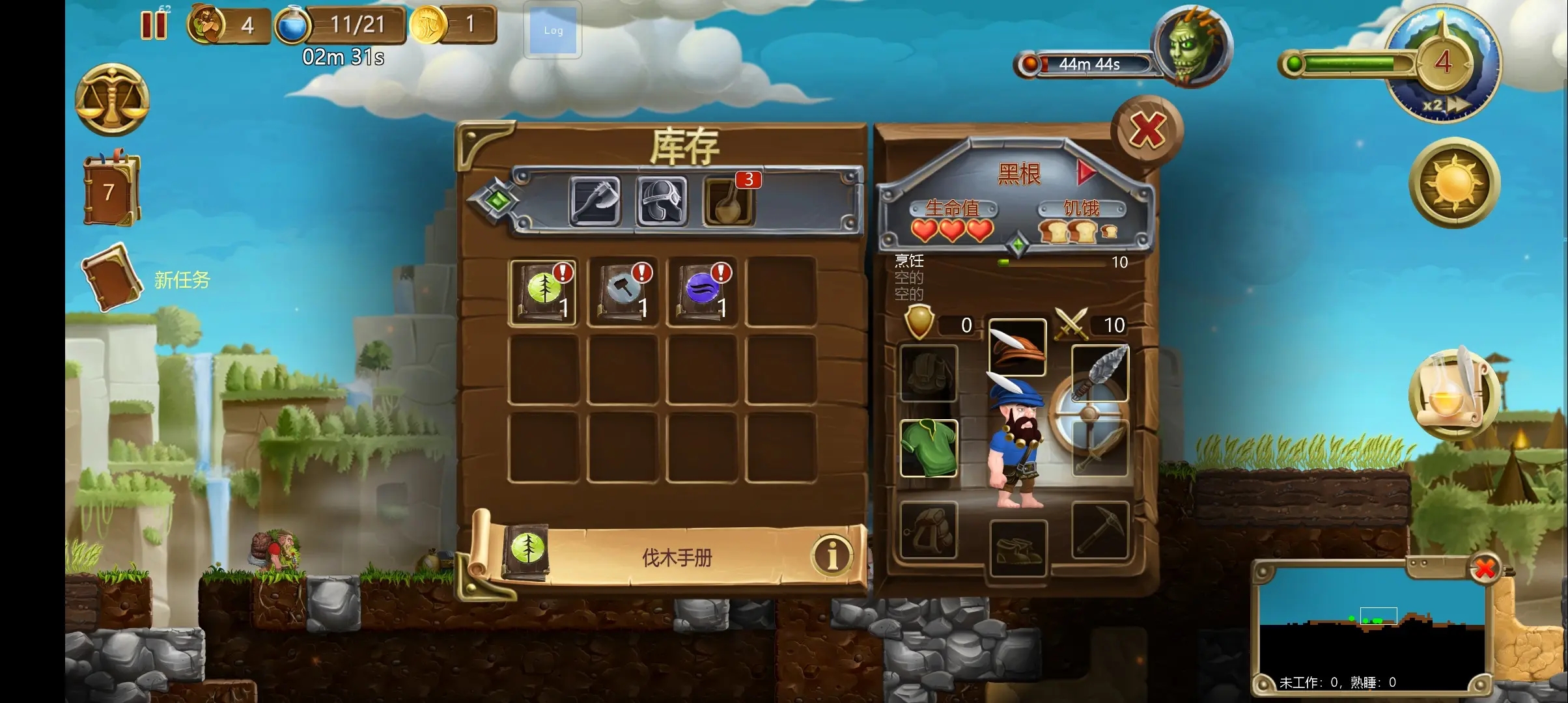Screen dimensions: 1568x703
Task: Select the woodcutting manual with tree icon
Action: pos(543,291)
